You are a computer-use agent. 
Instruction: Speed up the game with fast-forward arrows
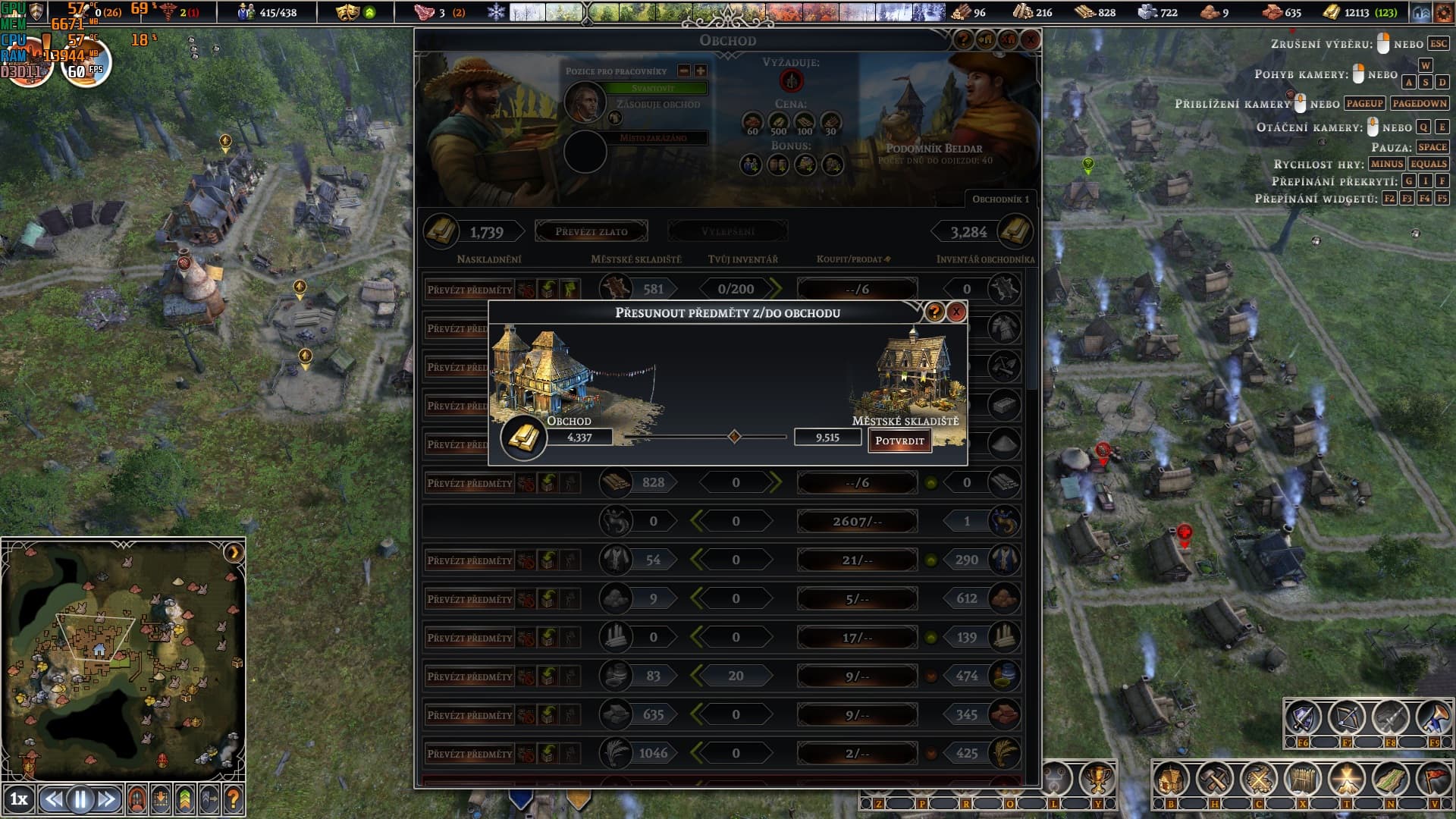[107, 799]
